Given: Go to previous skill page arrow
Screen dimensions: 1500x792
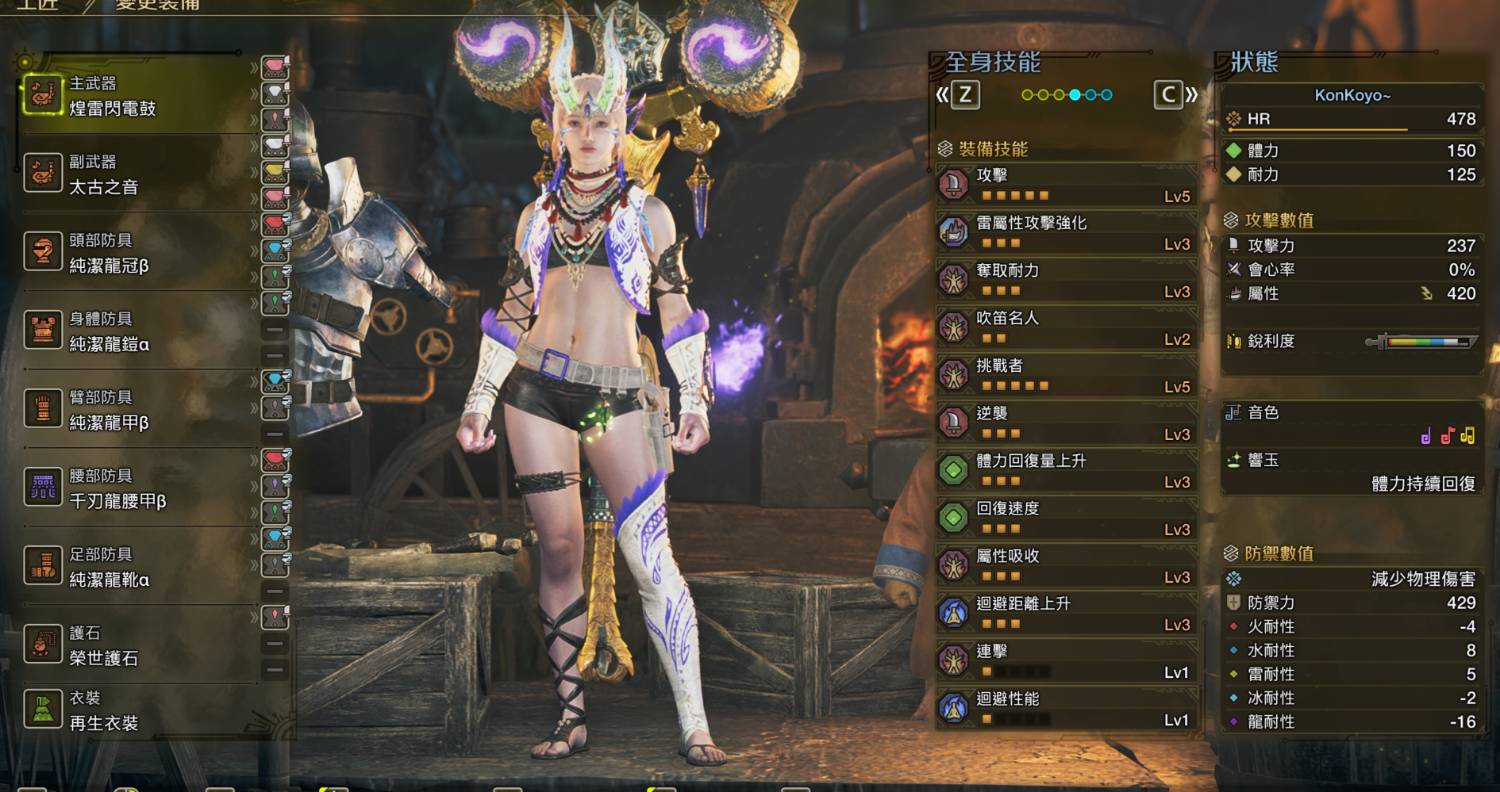Looking at the screenshot, I should coord(958,95).
